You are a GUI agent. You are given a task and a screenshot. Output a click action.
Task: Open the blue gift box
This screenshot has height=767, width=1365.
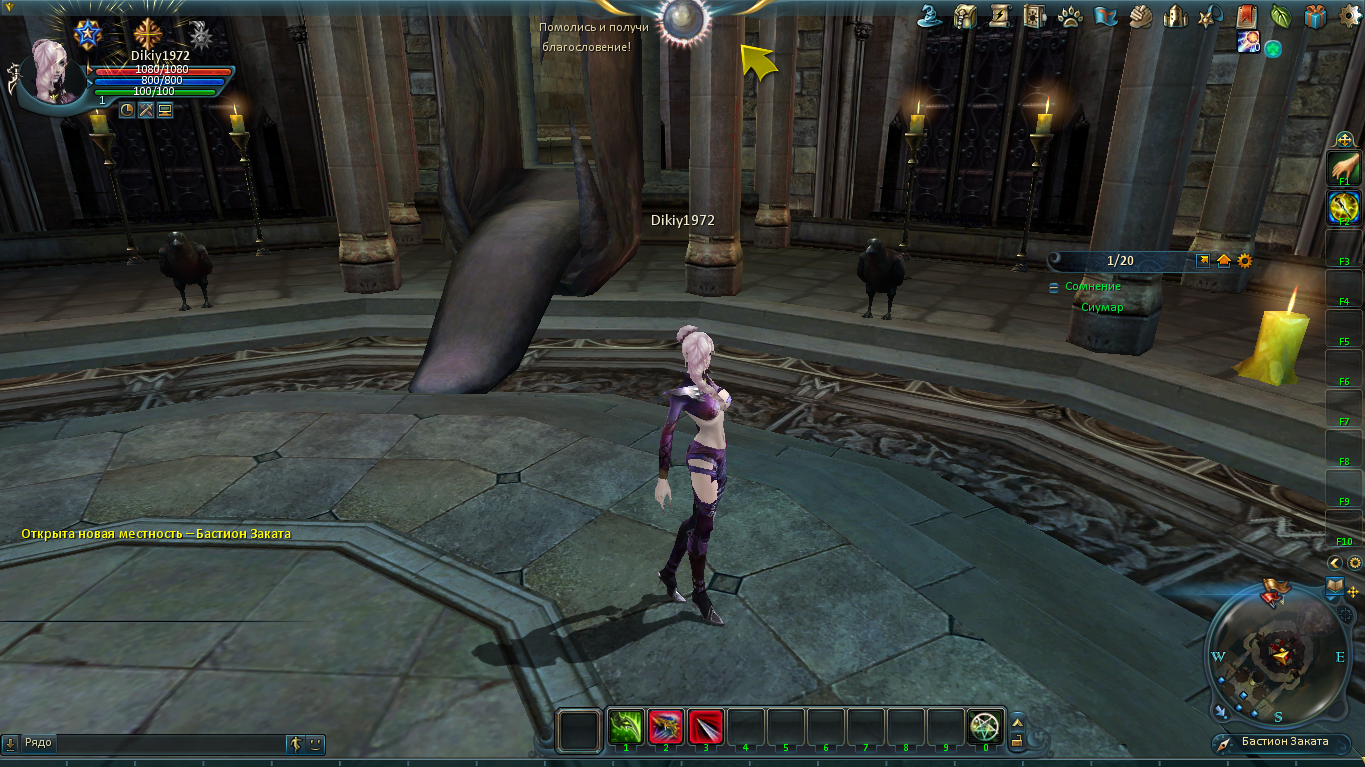point(1315,16)
